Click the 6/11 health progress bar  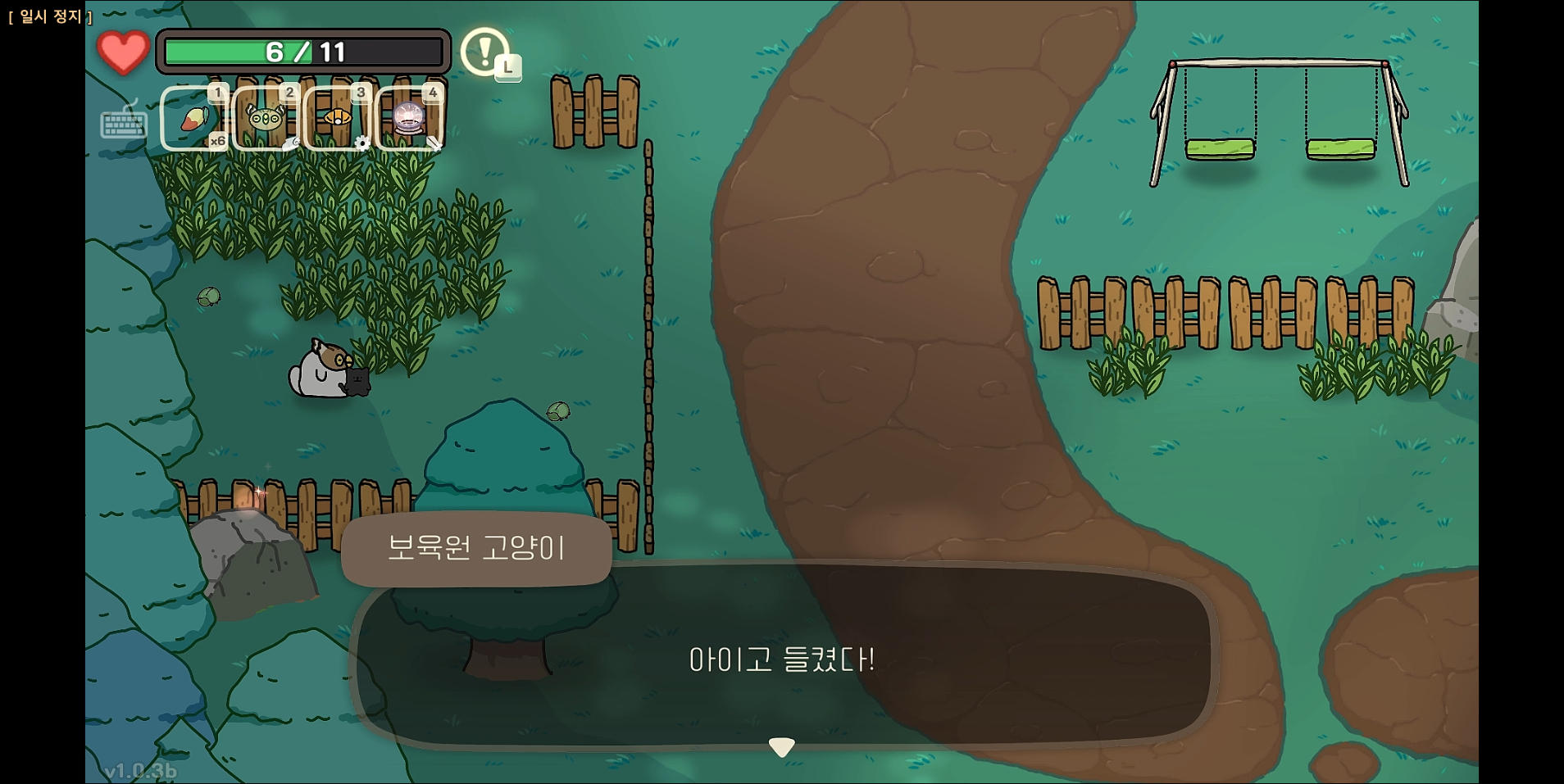coord(302,51)
